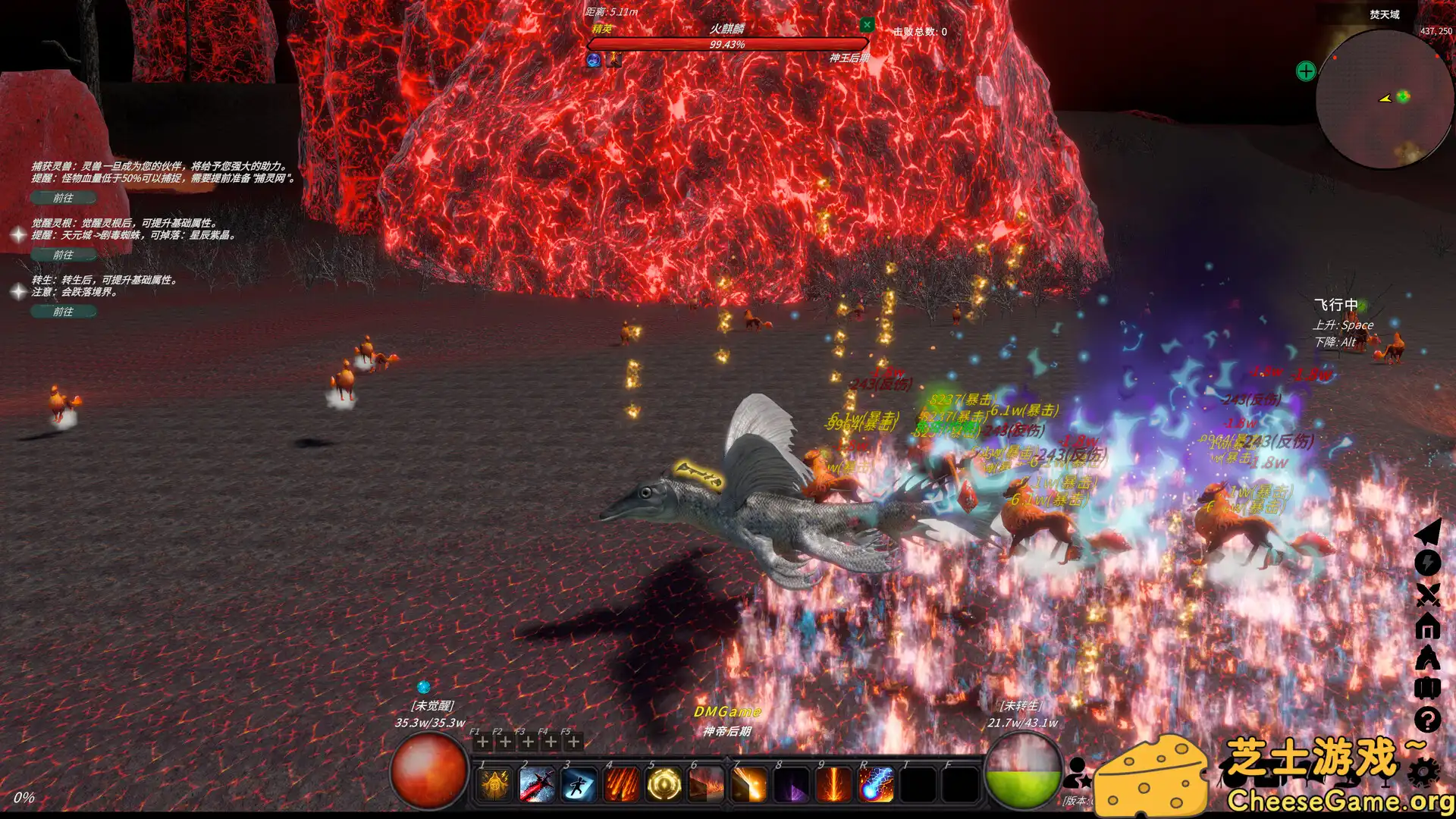Cast the fire meteor rain skill in slot 4
The image size is (1456, 819).
[x=622, y=784]
